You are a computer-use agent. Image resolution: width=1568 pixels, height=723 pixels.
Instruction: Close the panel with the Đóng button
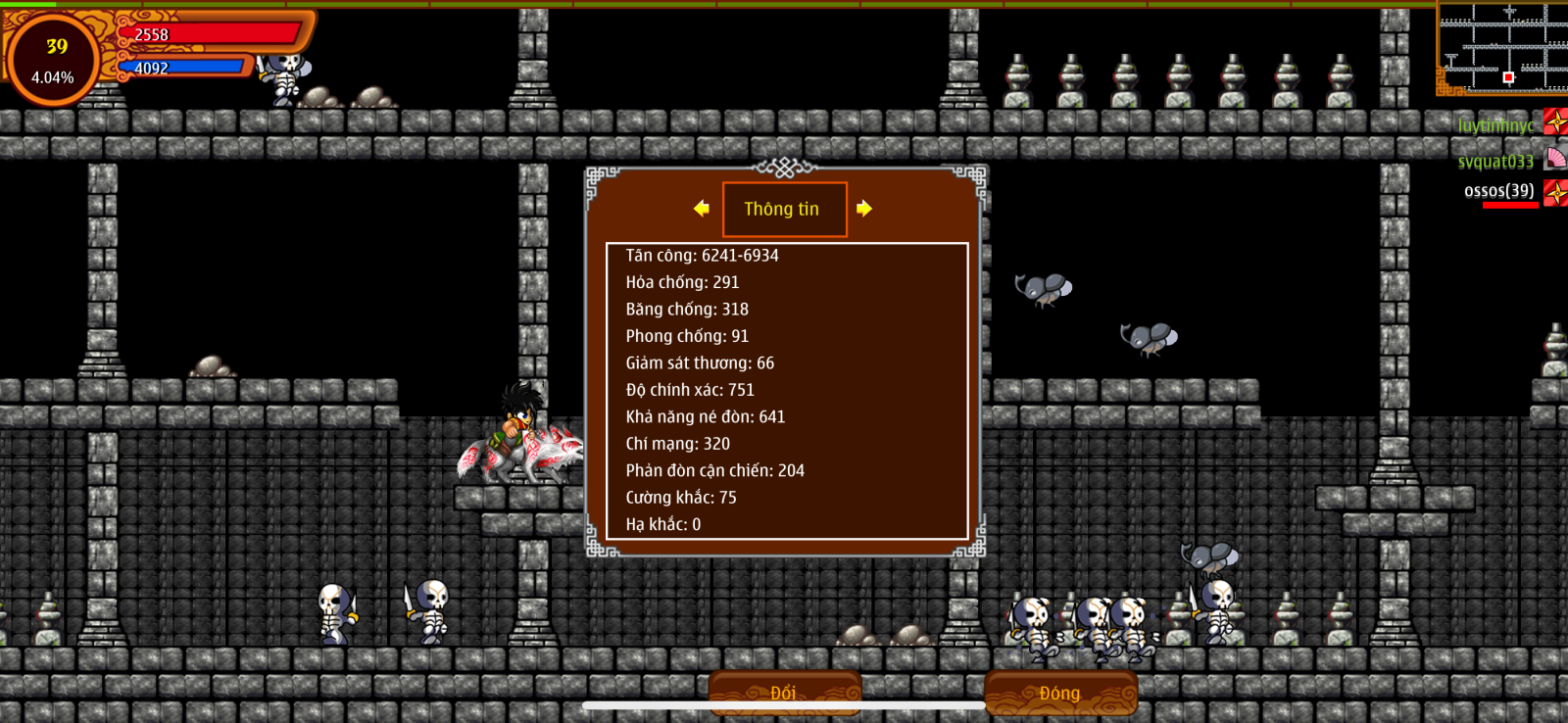[x=1060, y=692]
